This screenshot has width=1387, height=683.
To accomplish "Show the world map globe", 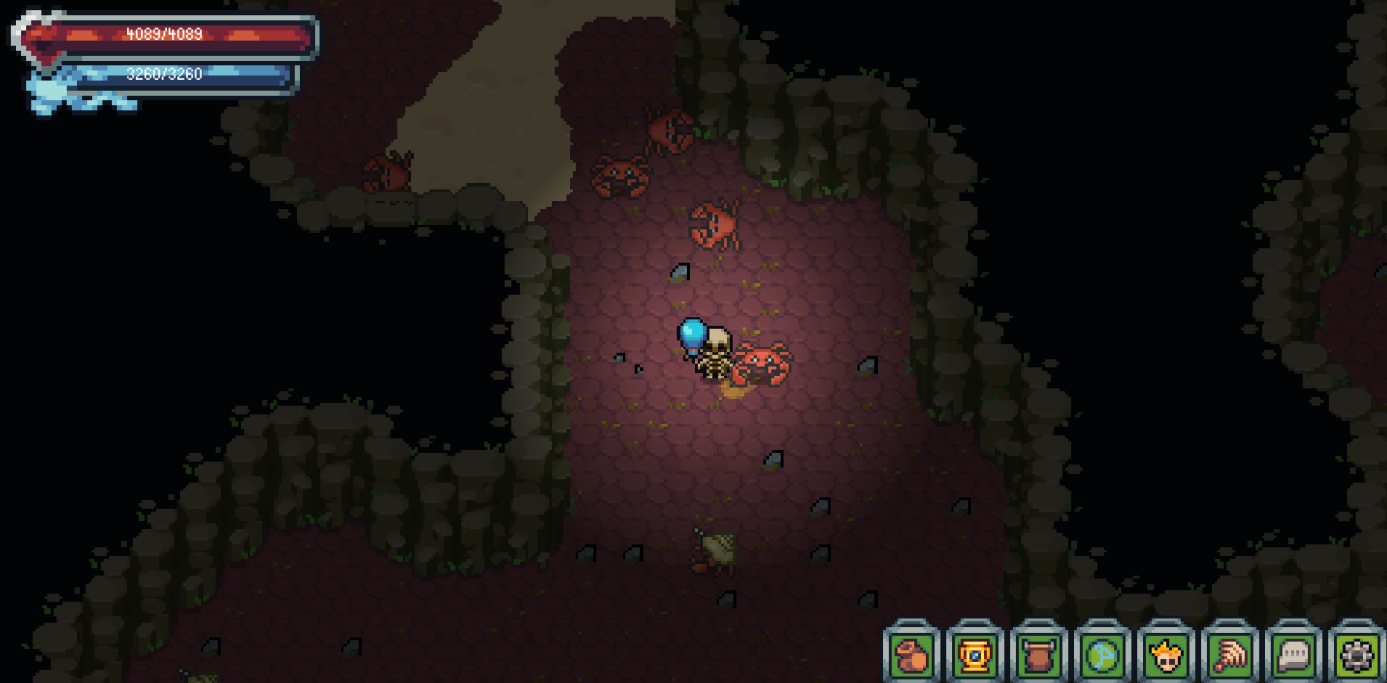I will click(1102, 656).
